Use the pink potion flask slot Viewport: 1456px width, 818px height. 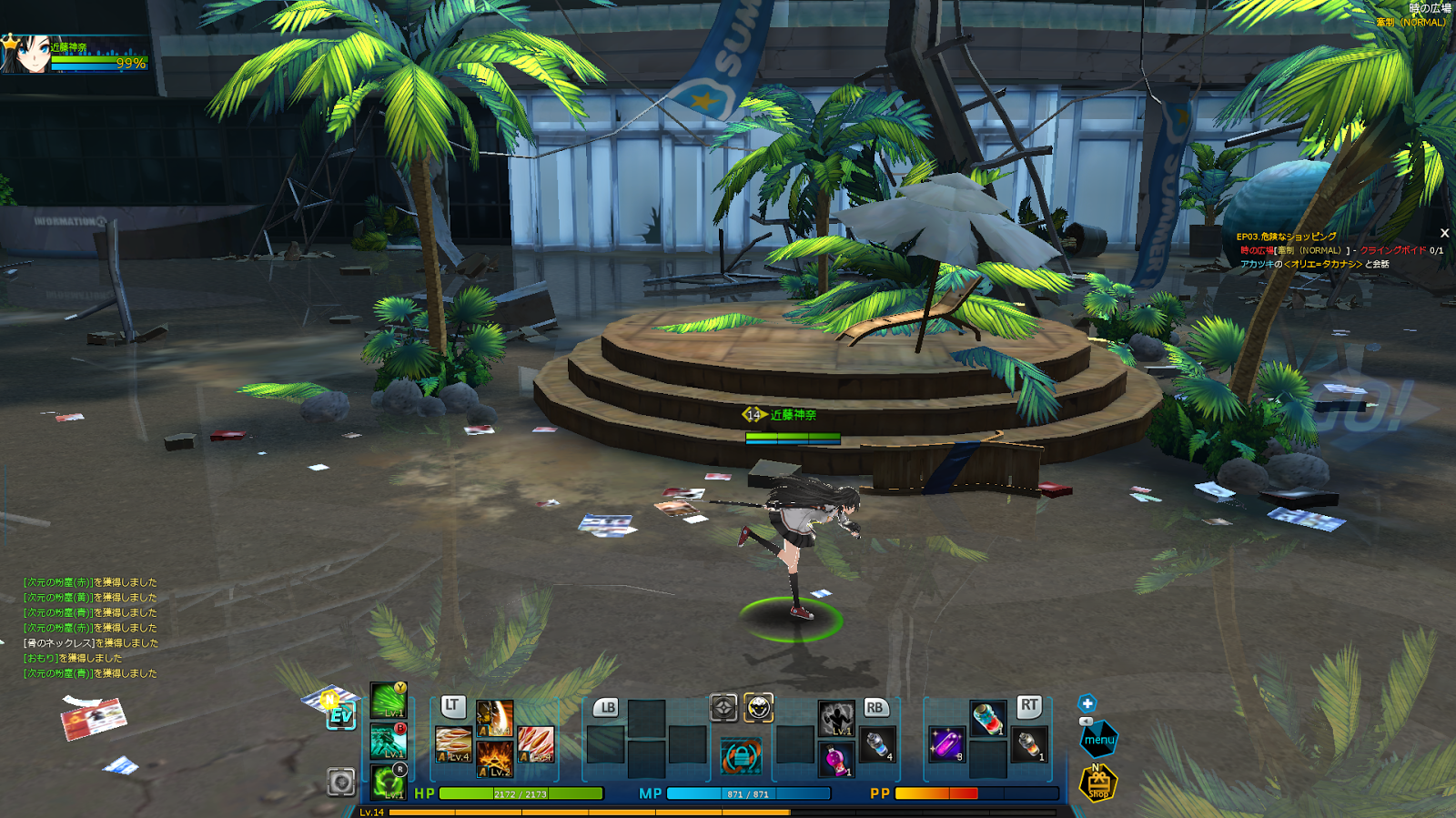tap(836, 759)
